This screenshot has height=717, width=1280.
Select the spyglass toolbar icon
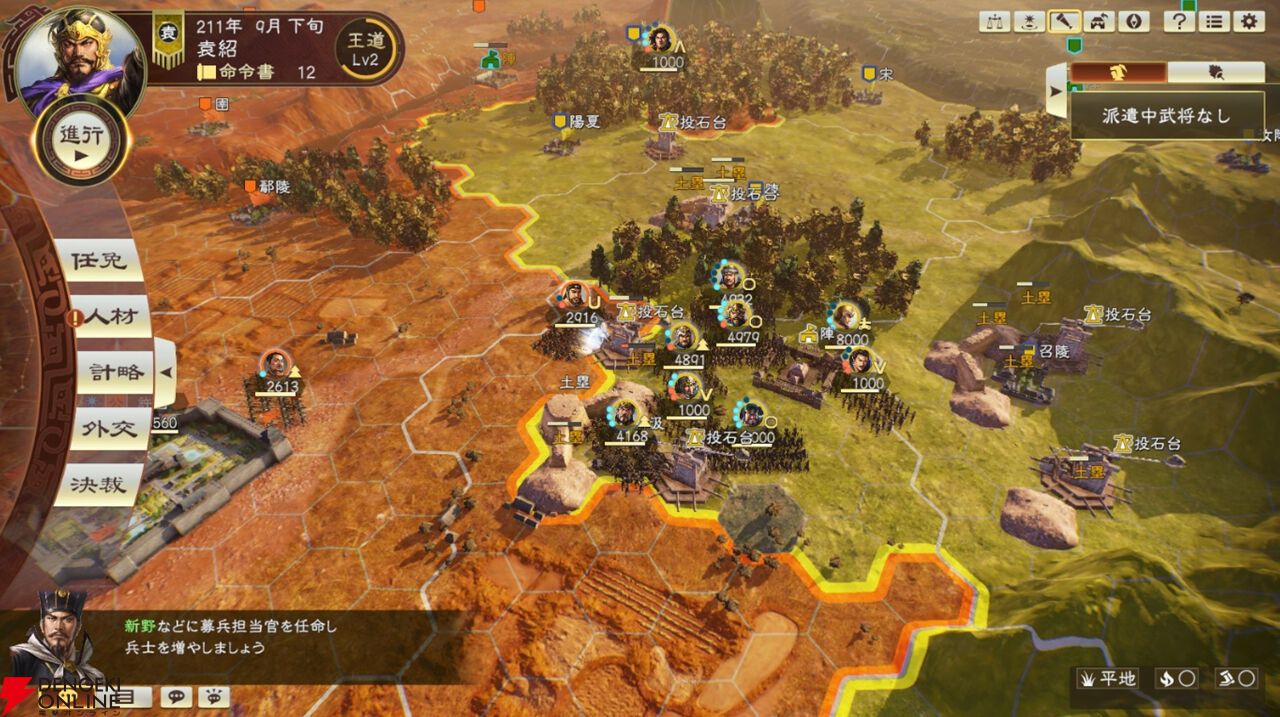click(x=1065, y=21)
